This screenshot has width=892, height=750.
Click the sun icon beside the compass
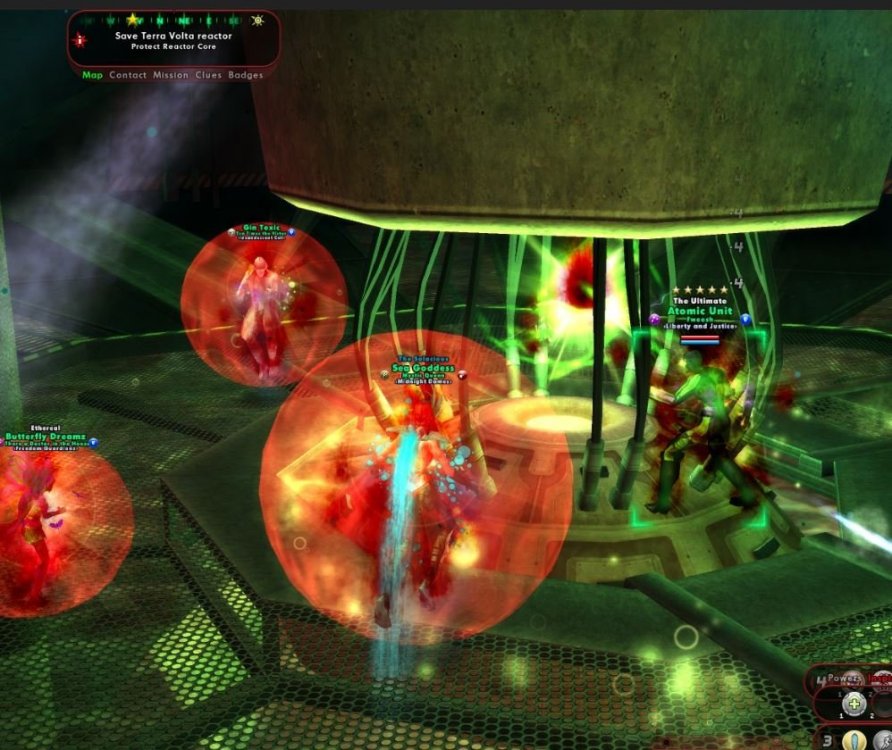click(x=257, y=19)
